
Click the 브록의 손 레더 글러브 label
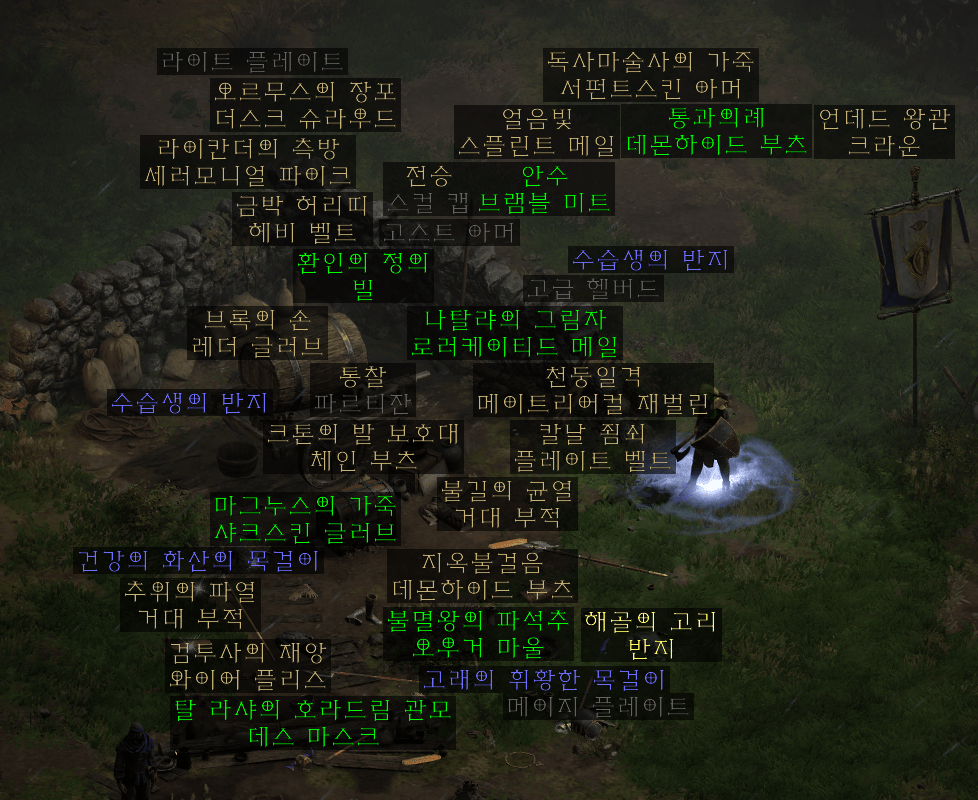click(x=258, y=333)
